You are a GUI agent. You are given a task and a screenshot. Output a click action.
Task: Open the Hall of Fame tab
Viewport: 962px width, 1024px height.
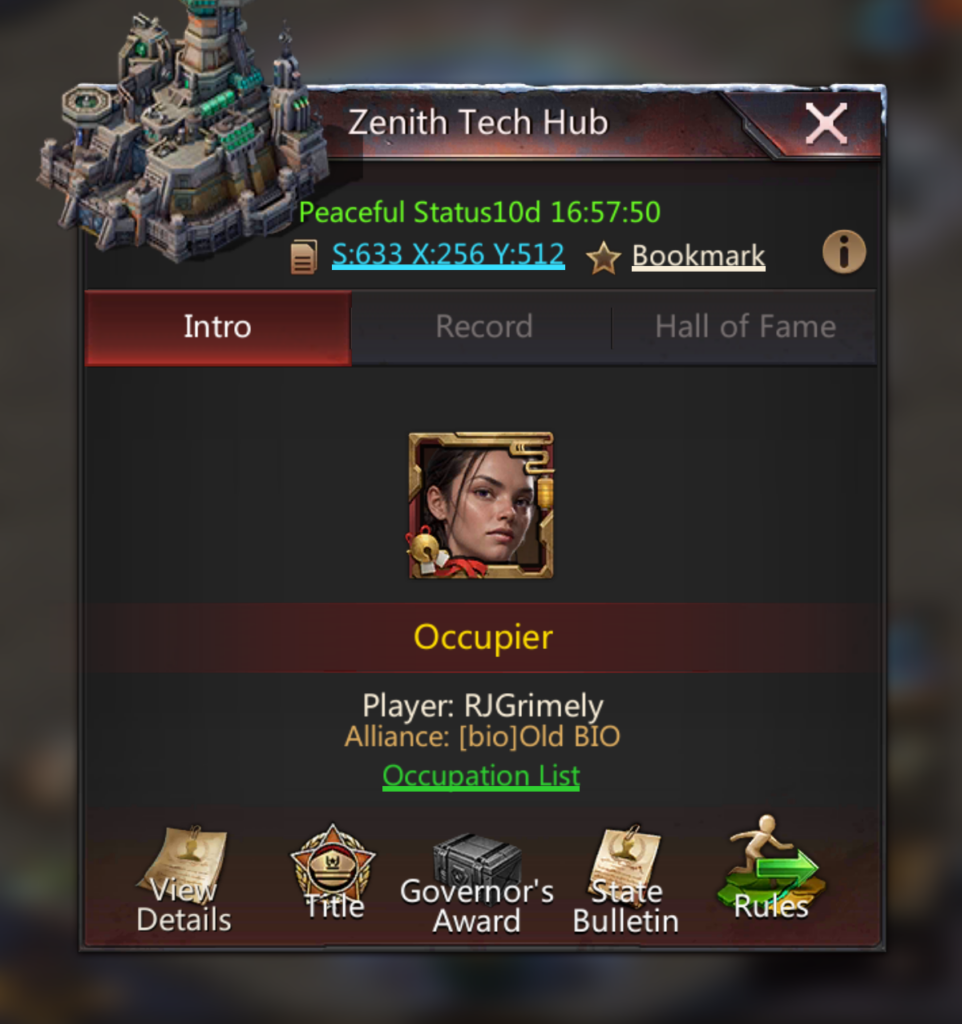pyautogui.click(x=744, y=327)
